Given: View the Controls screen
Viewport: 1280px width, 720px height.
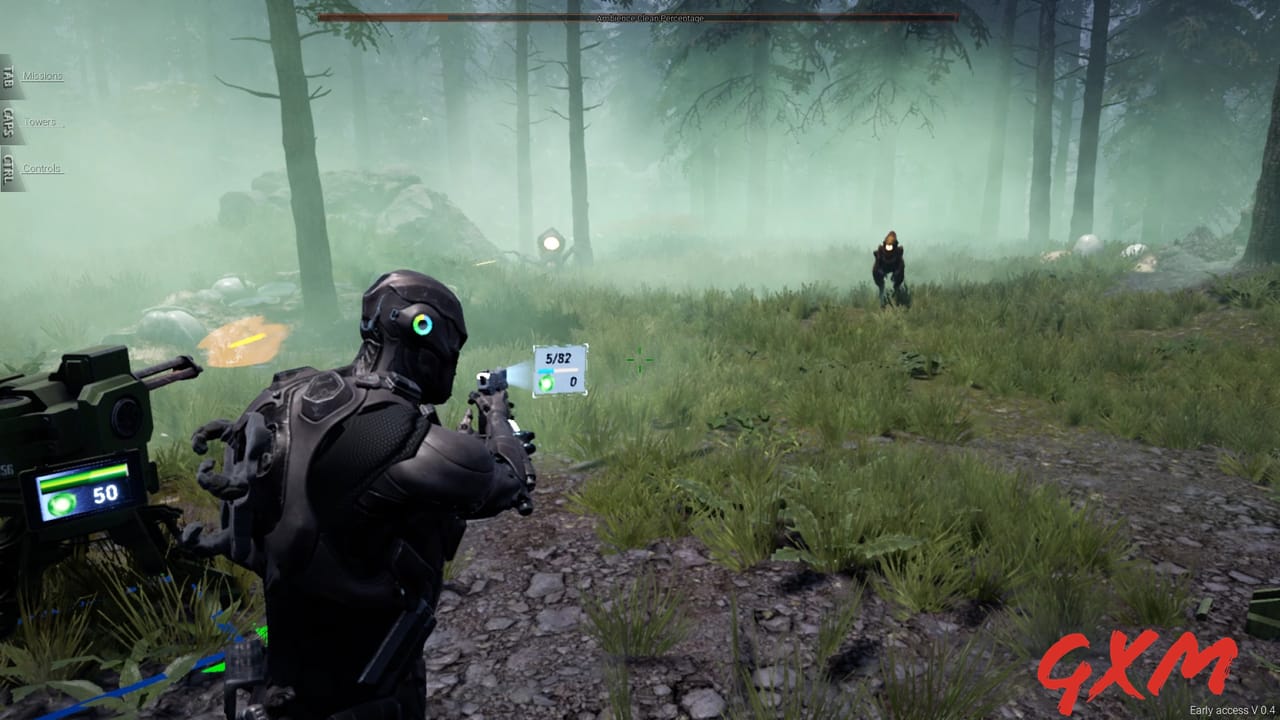Looking at the screenshot, I should (40, 168).
